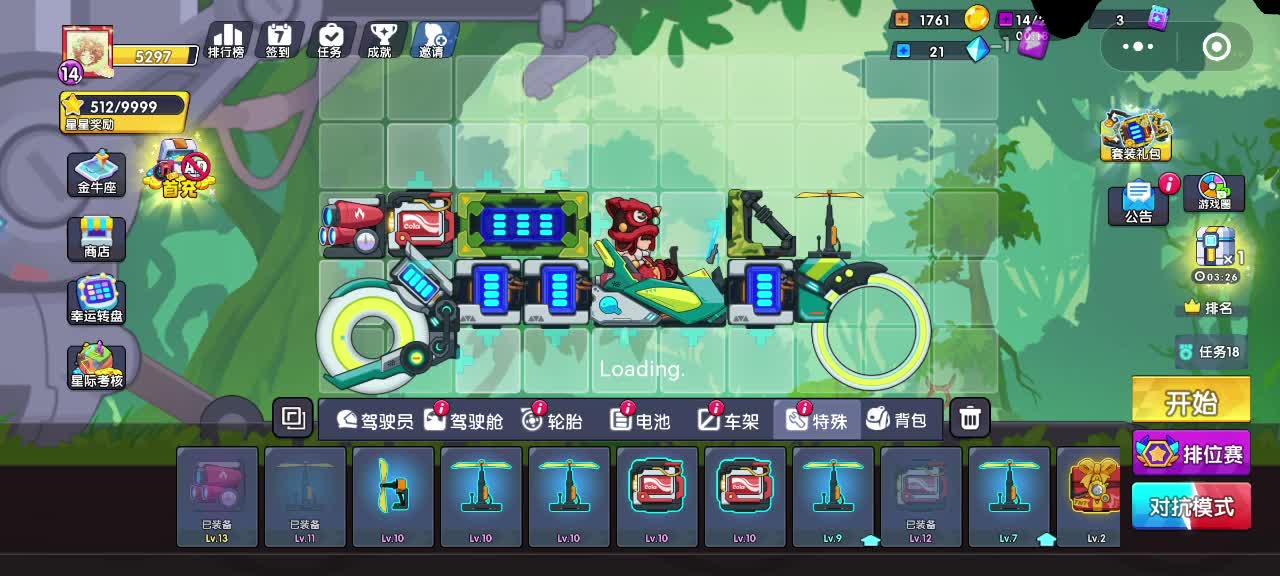Viewport: 1280px width, 576px height.
Task: Choose 对抗模式 versus mode
Action: pyautogui.click(x=1191, y=506)
